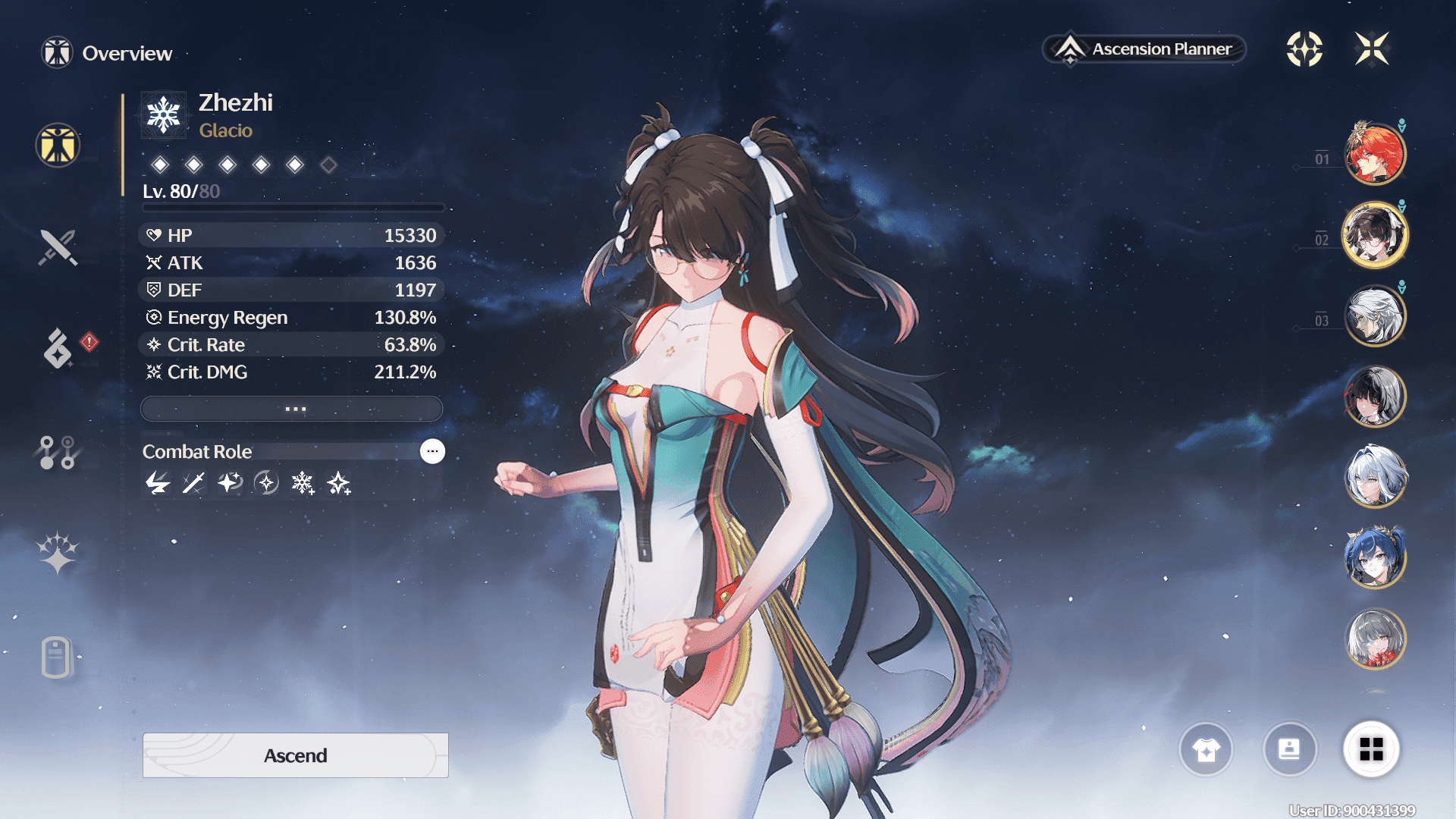
Task: Close the character overview screen
Action: (1372, 49)
